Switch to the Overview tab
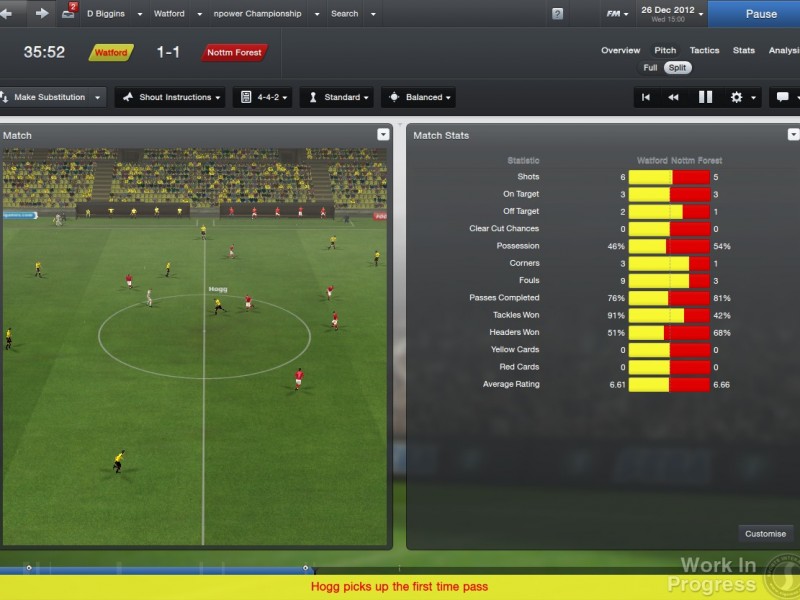800x600 pixels. coord(620,50)
